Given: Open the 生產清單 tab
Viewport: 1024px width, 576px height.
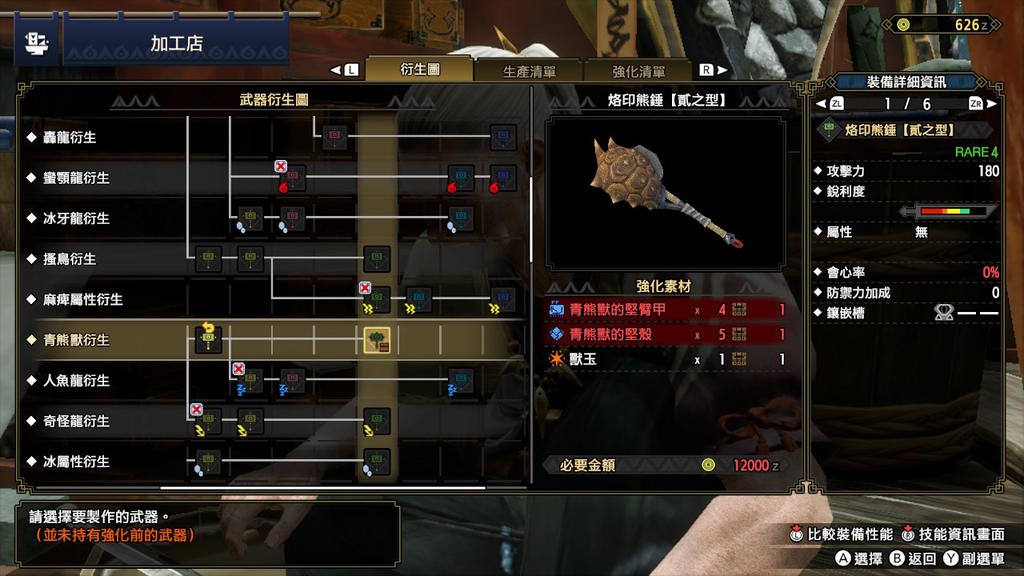Looking at the screenshot, I should pos(529,71).
